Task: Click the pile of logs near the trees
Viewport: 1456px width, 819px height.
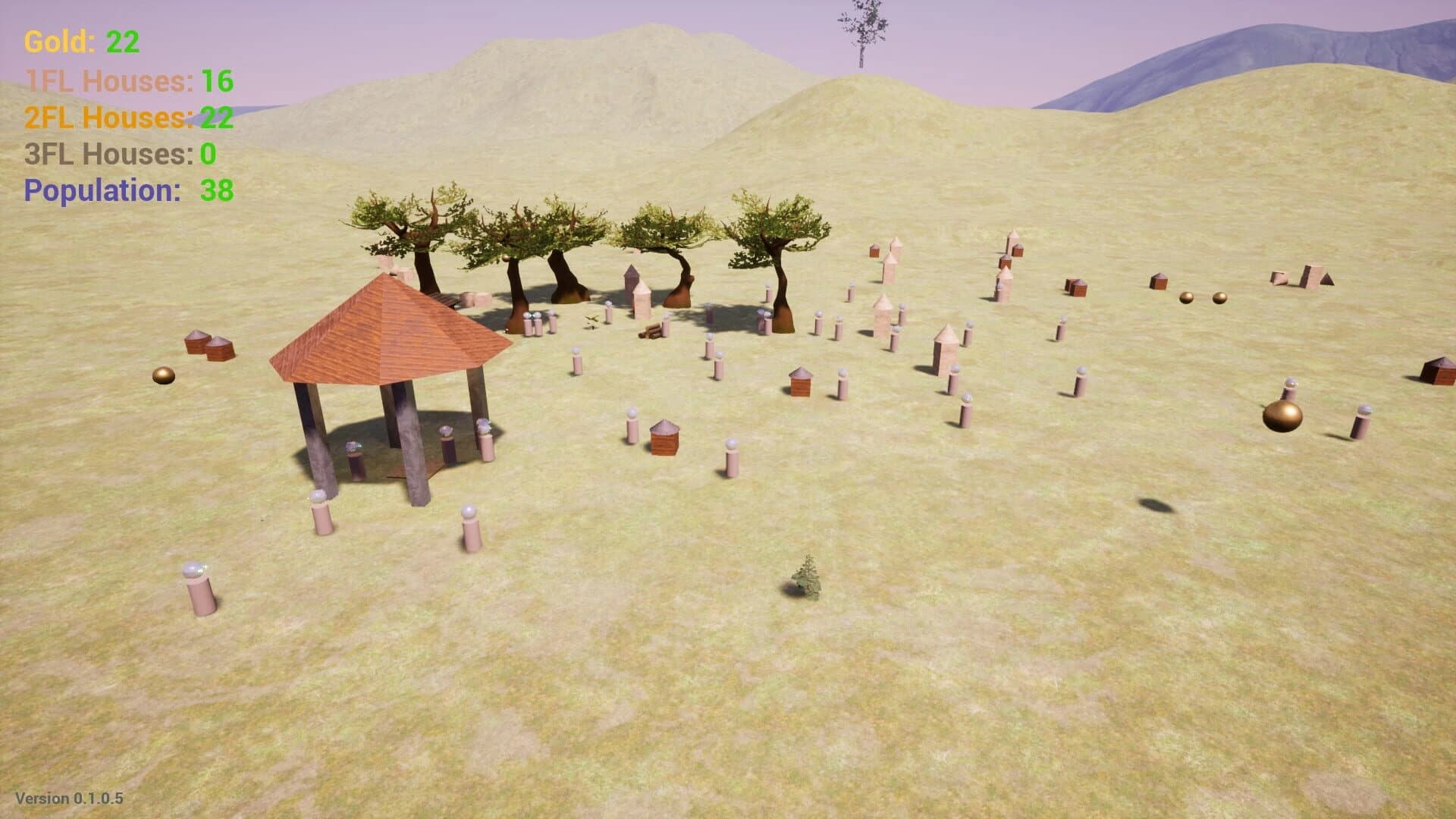Action: point(652,332)
